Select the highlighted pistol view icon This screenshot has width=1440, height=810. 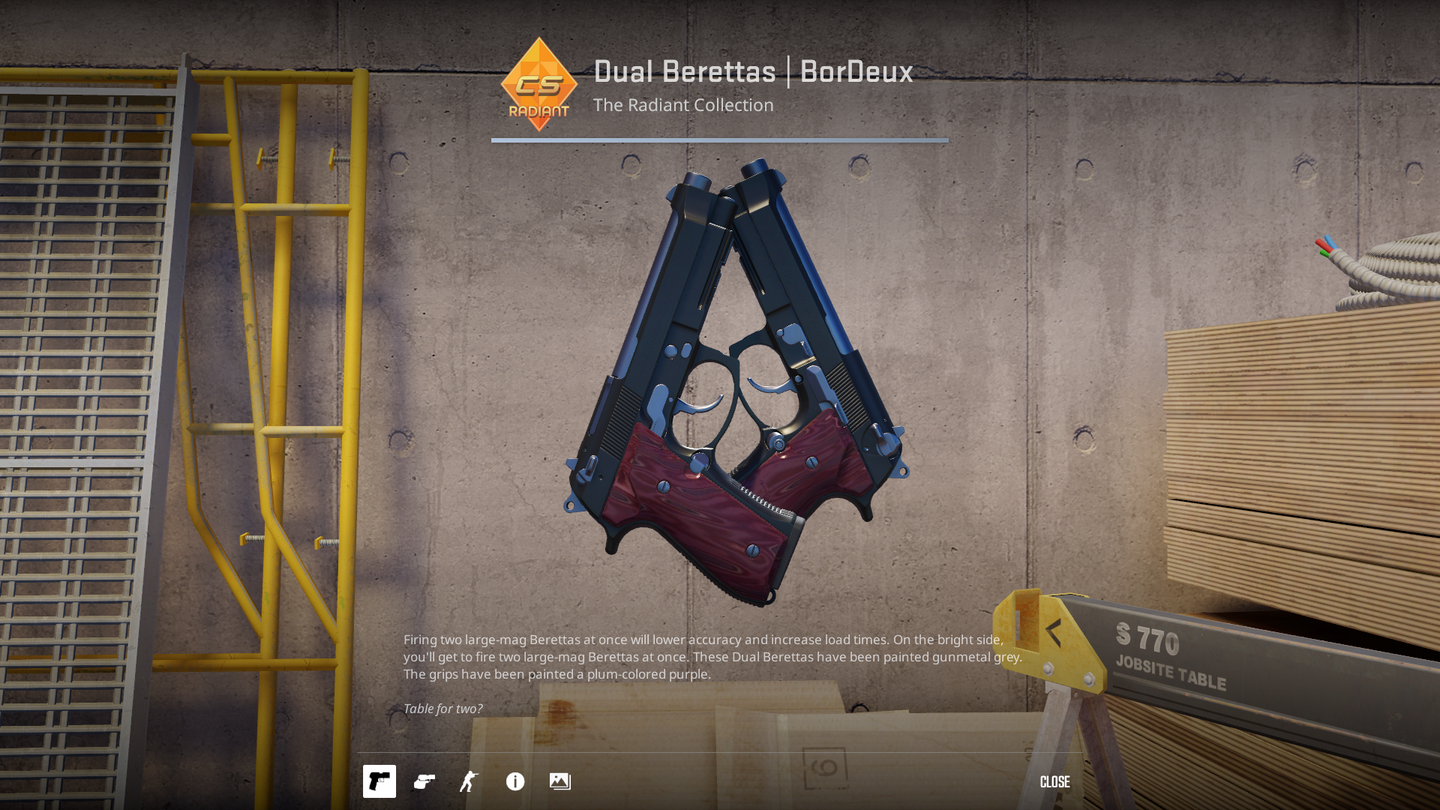(379, 781)
